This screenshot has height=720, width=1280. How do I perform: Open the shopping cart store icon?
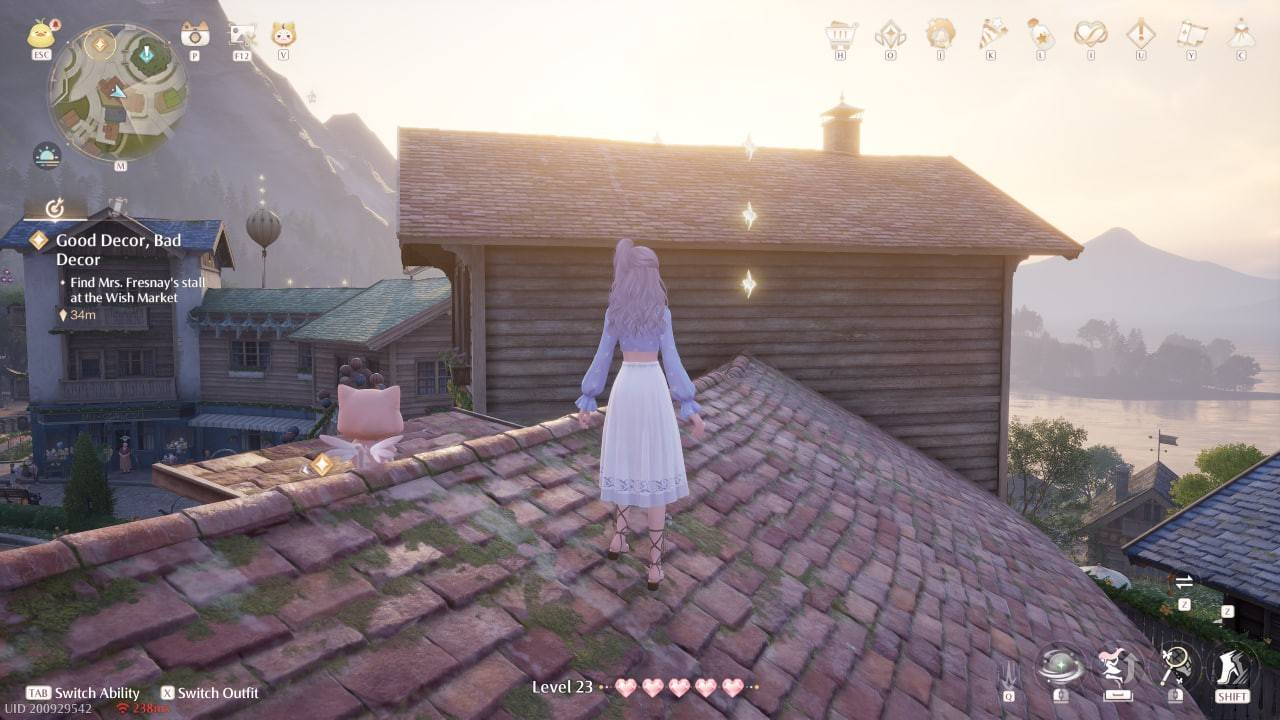841,35
